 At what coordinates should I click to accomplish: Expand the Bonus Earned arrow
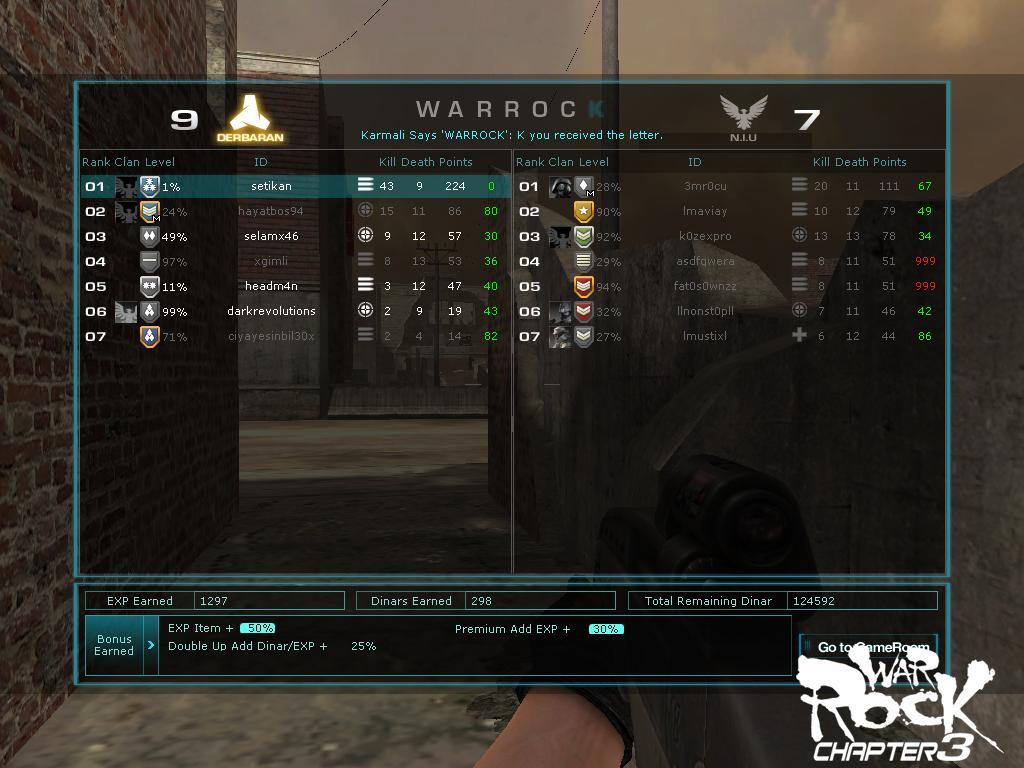[151, 646]
